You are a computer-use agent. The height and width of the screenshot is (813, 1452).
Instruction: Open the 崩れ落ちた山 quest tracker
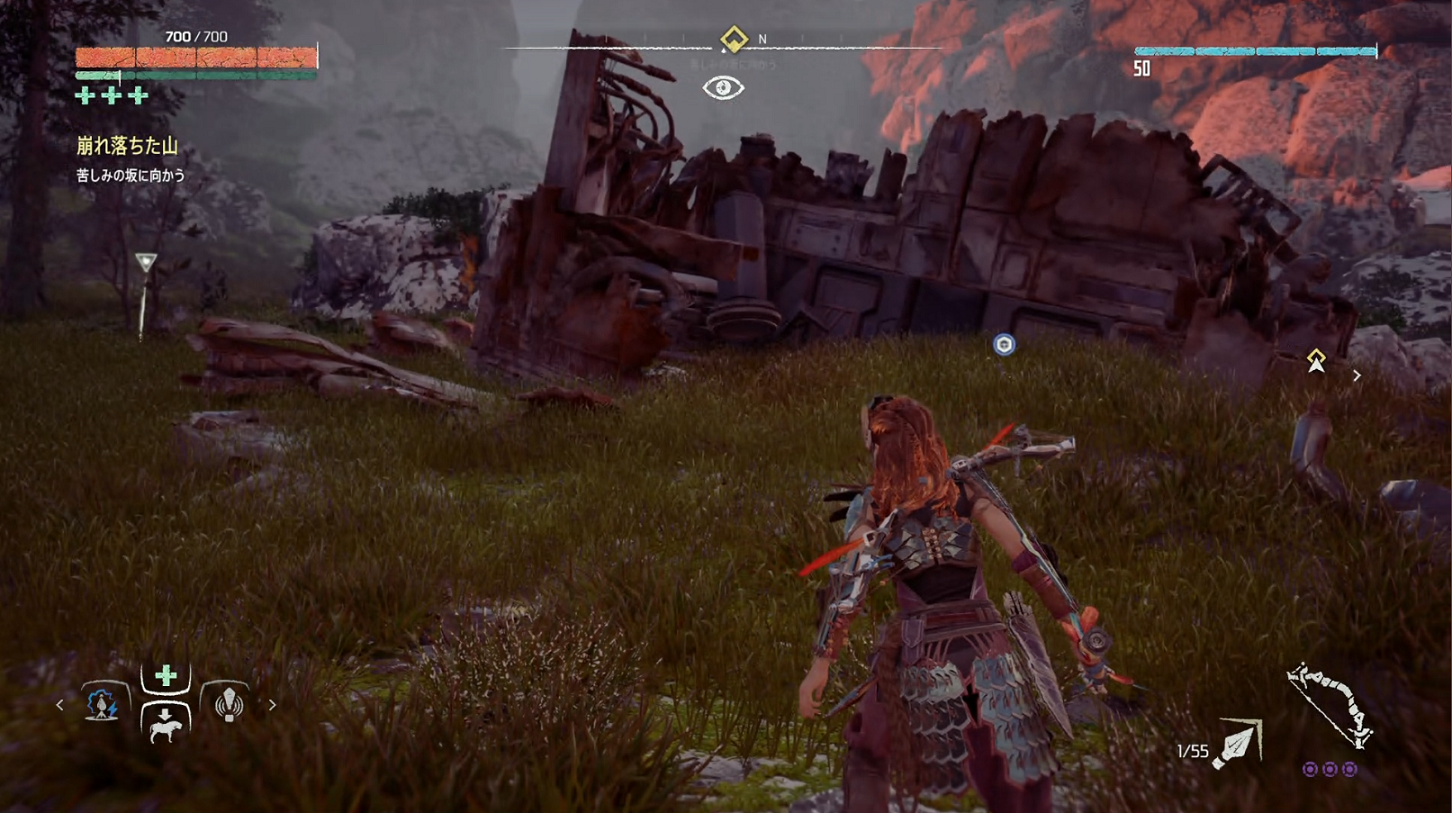coord(127,146)
